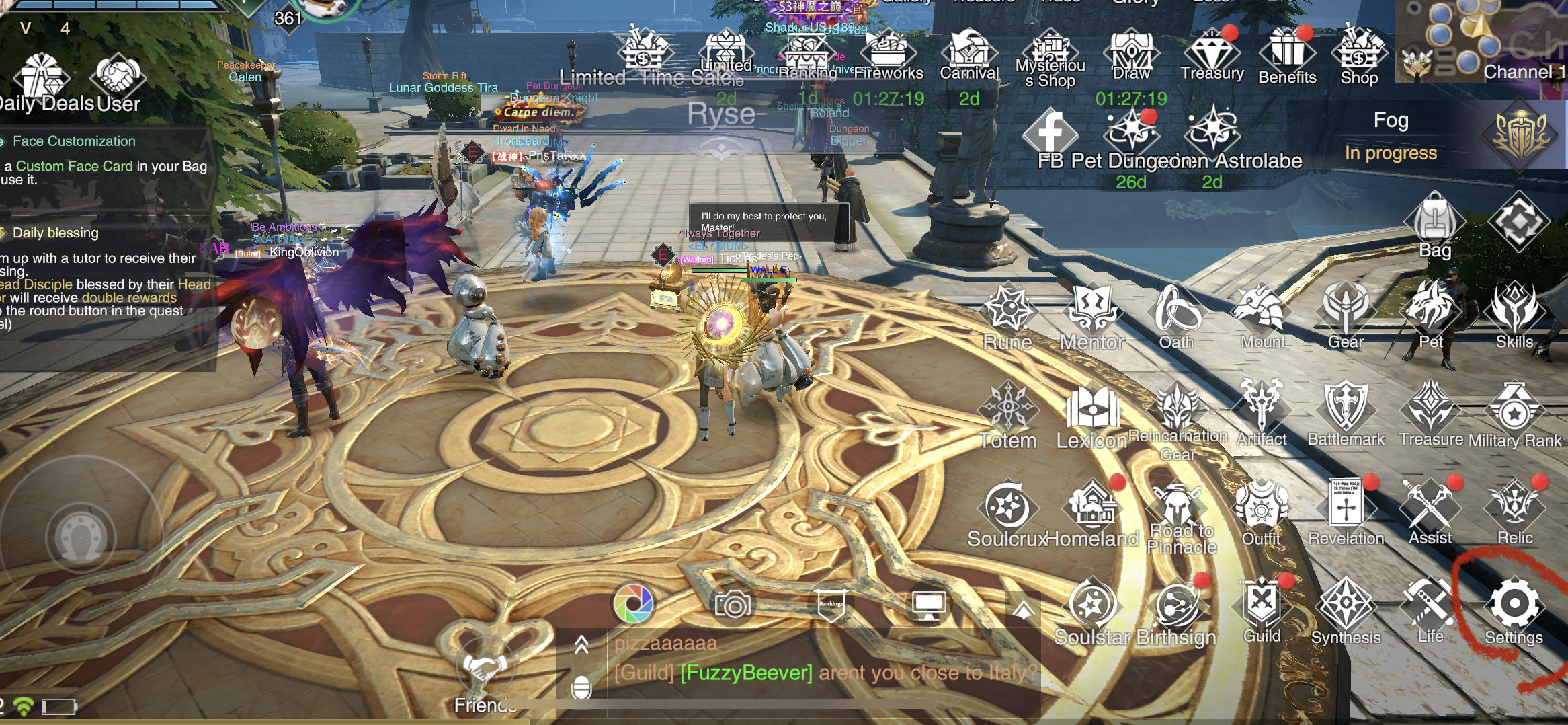Open the Shop from the top bar

point(1359,50)
